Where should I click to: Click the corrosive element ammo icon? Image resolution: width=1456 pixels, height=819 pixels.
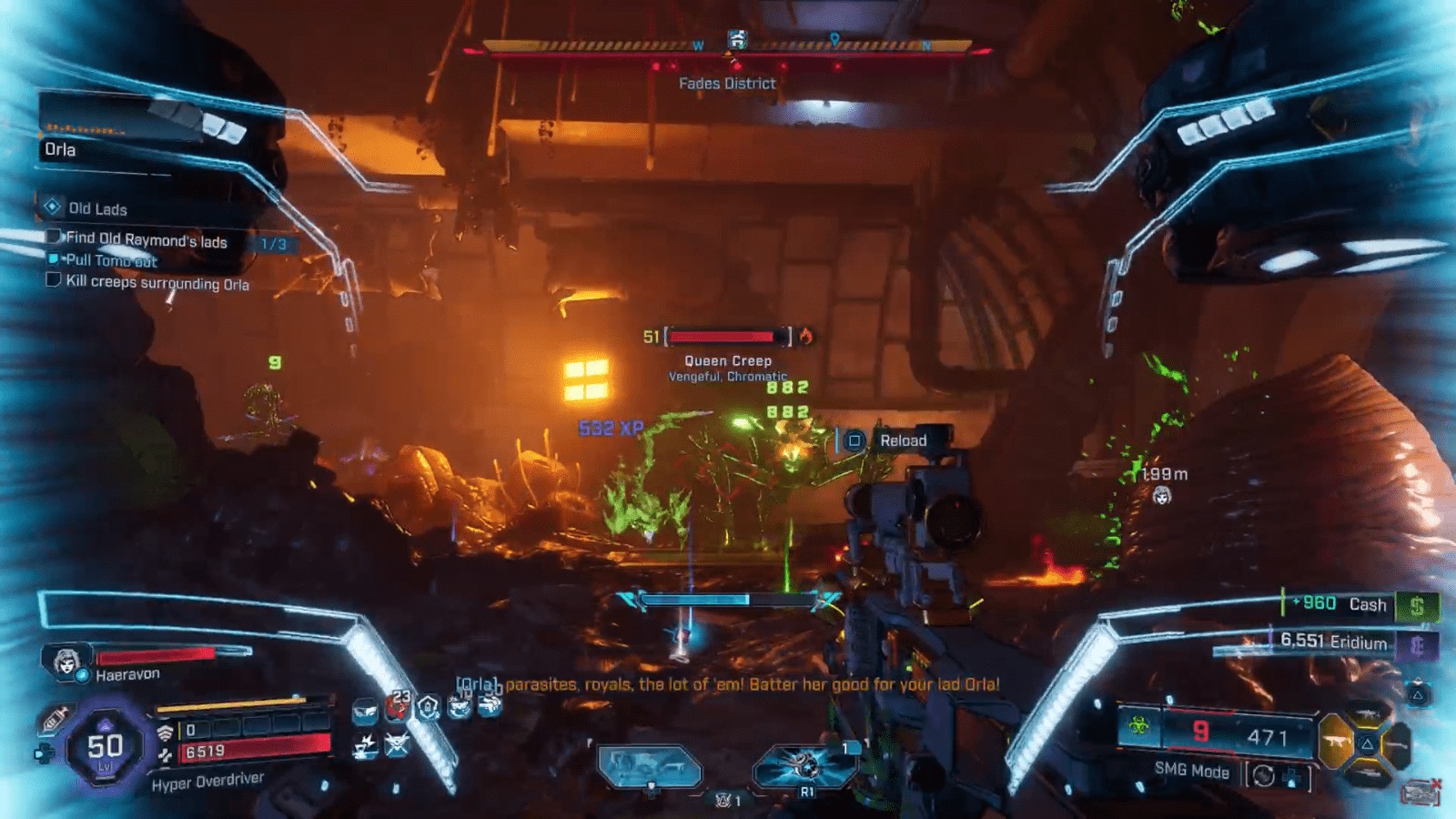tap(1138, 726)
